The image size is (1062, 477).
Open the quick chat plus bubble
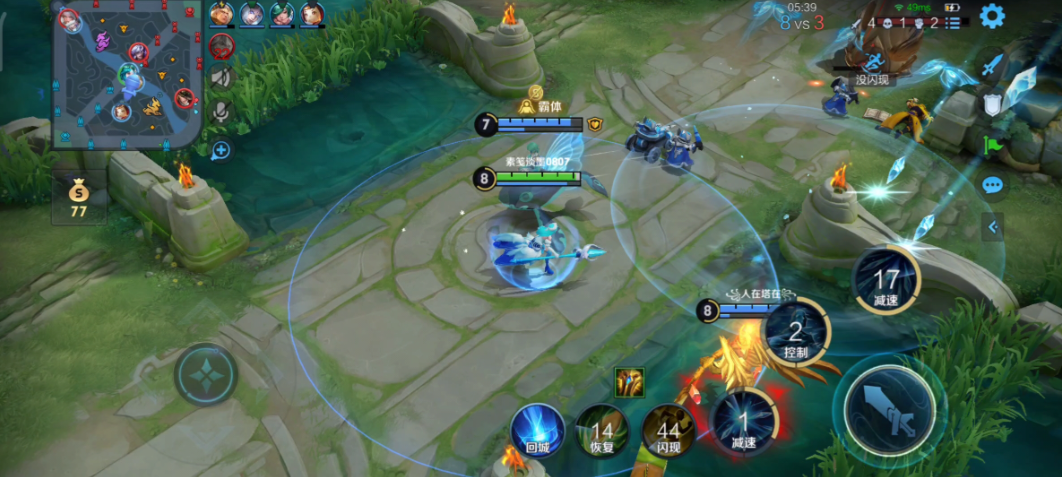coord(220,151)
